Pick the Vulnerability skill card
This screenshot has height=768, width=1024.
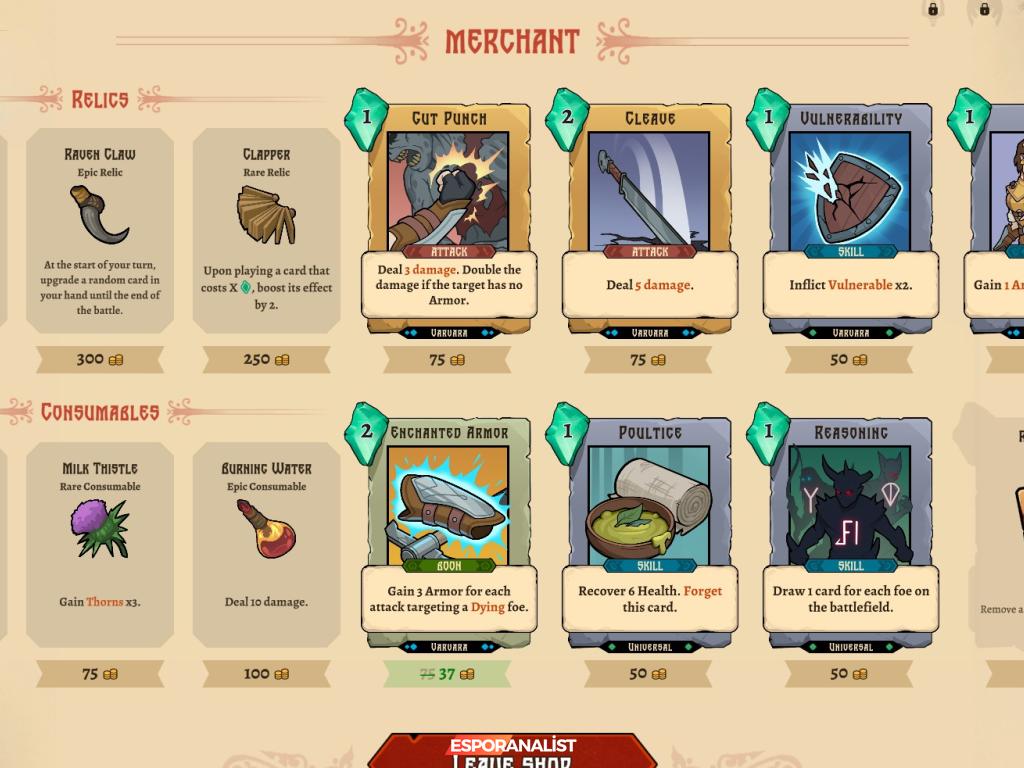[x=850, y=220]
